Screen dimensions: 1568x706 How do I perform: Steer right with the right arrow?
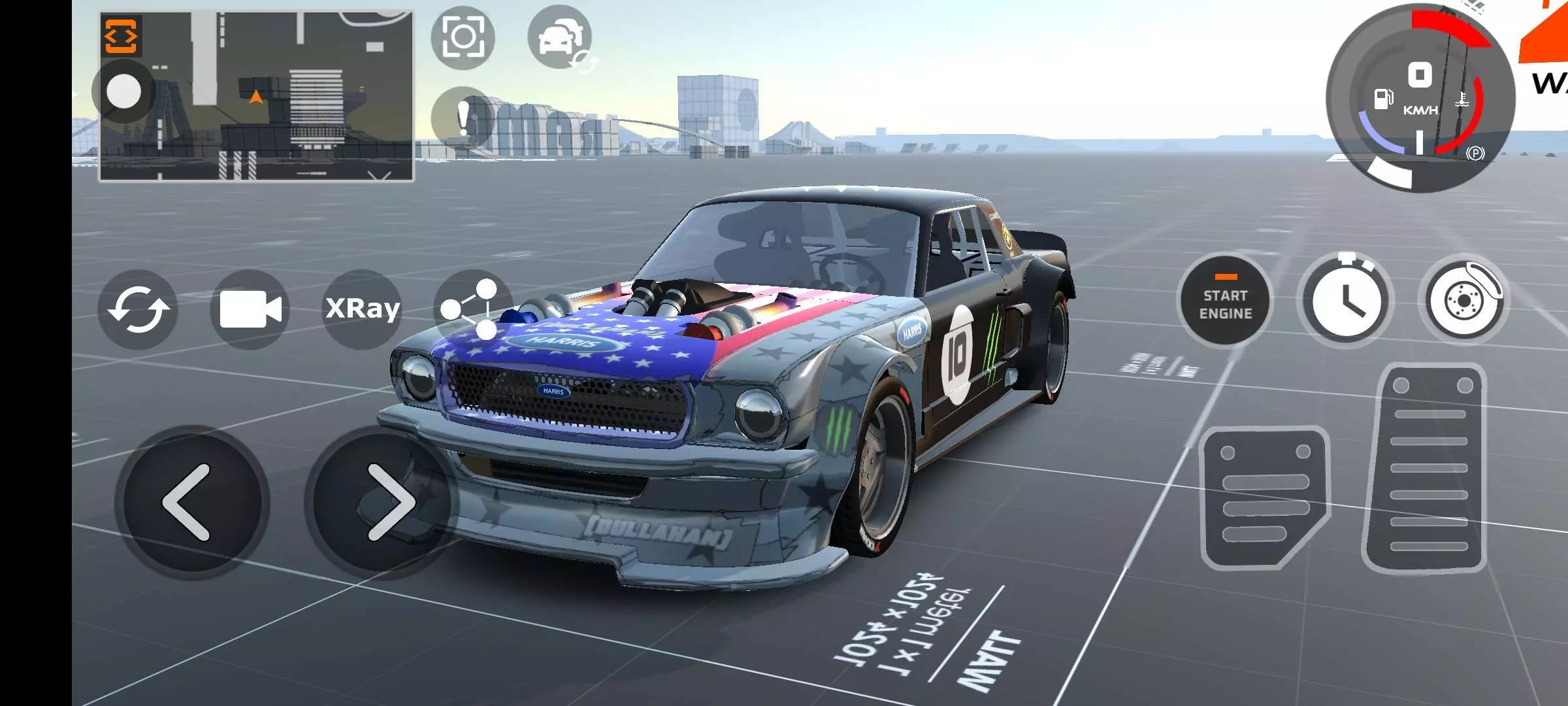(x=387, y=502)
